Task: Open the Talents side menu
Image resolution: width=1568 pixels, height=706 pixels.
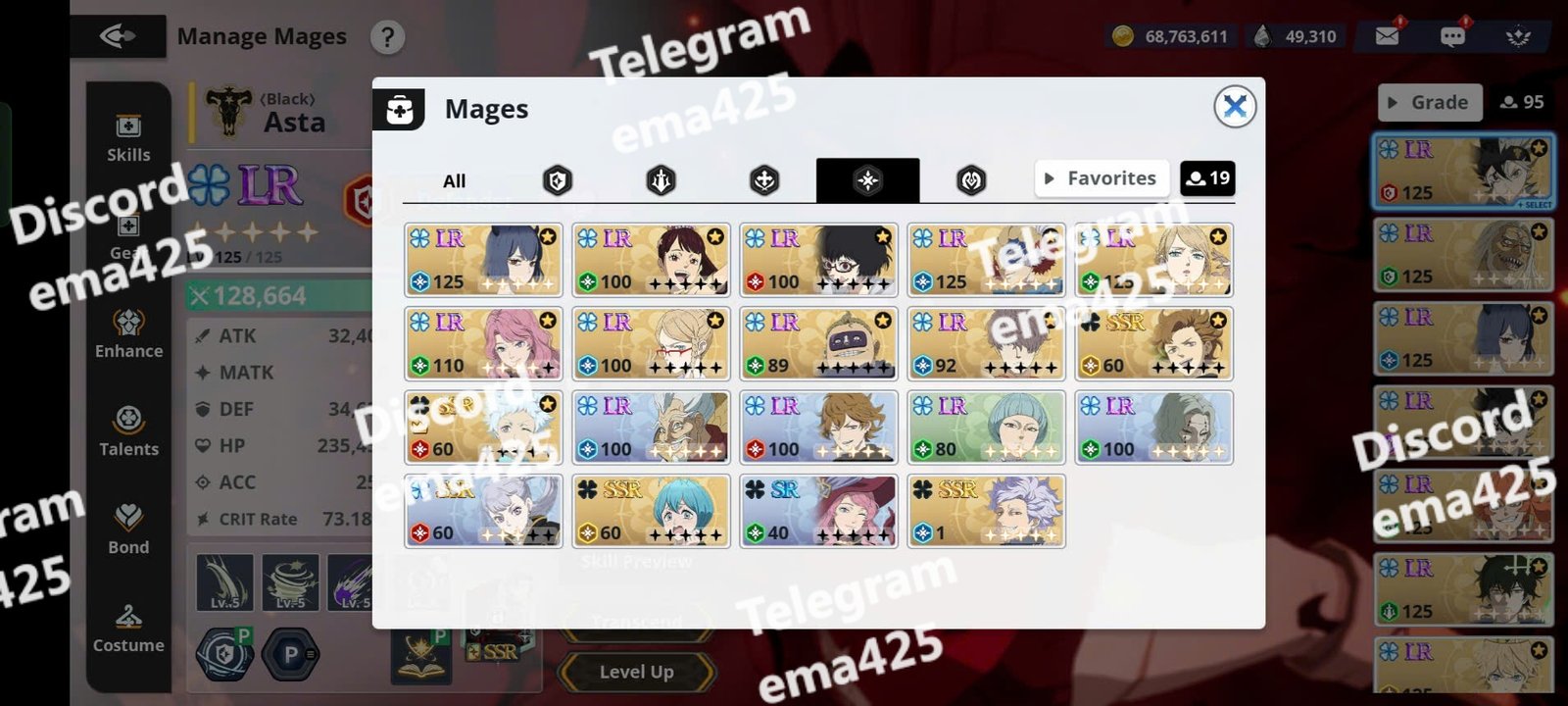Action: point(128,432)
